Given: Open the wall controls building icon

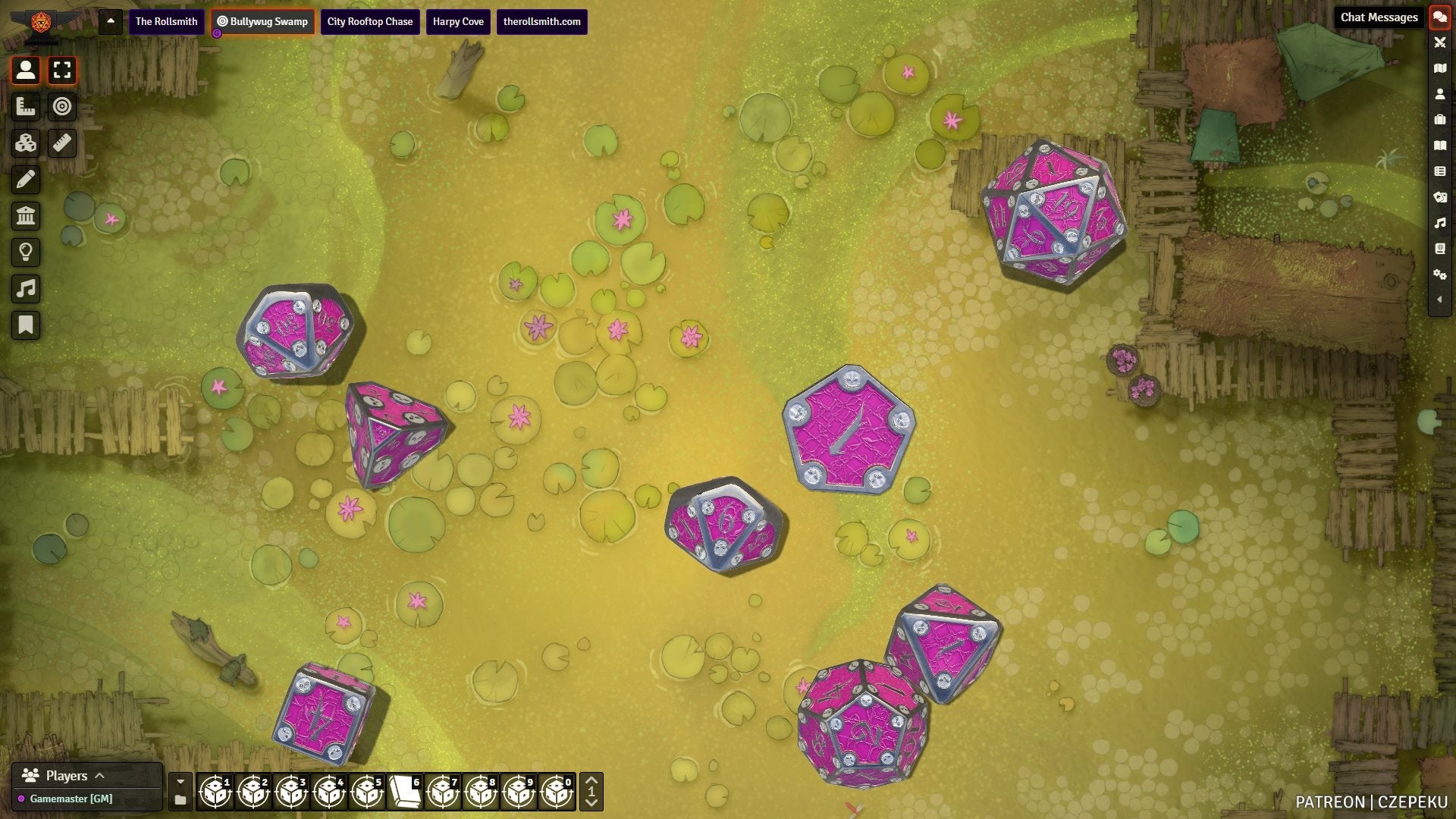Looking at the screenshot, I should (26, 216).
